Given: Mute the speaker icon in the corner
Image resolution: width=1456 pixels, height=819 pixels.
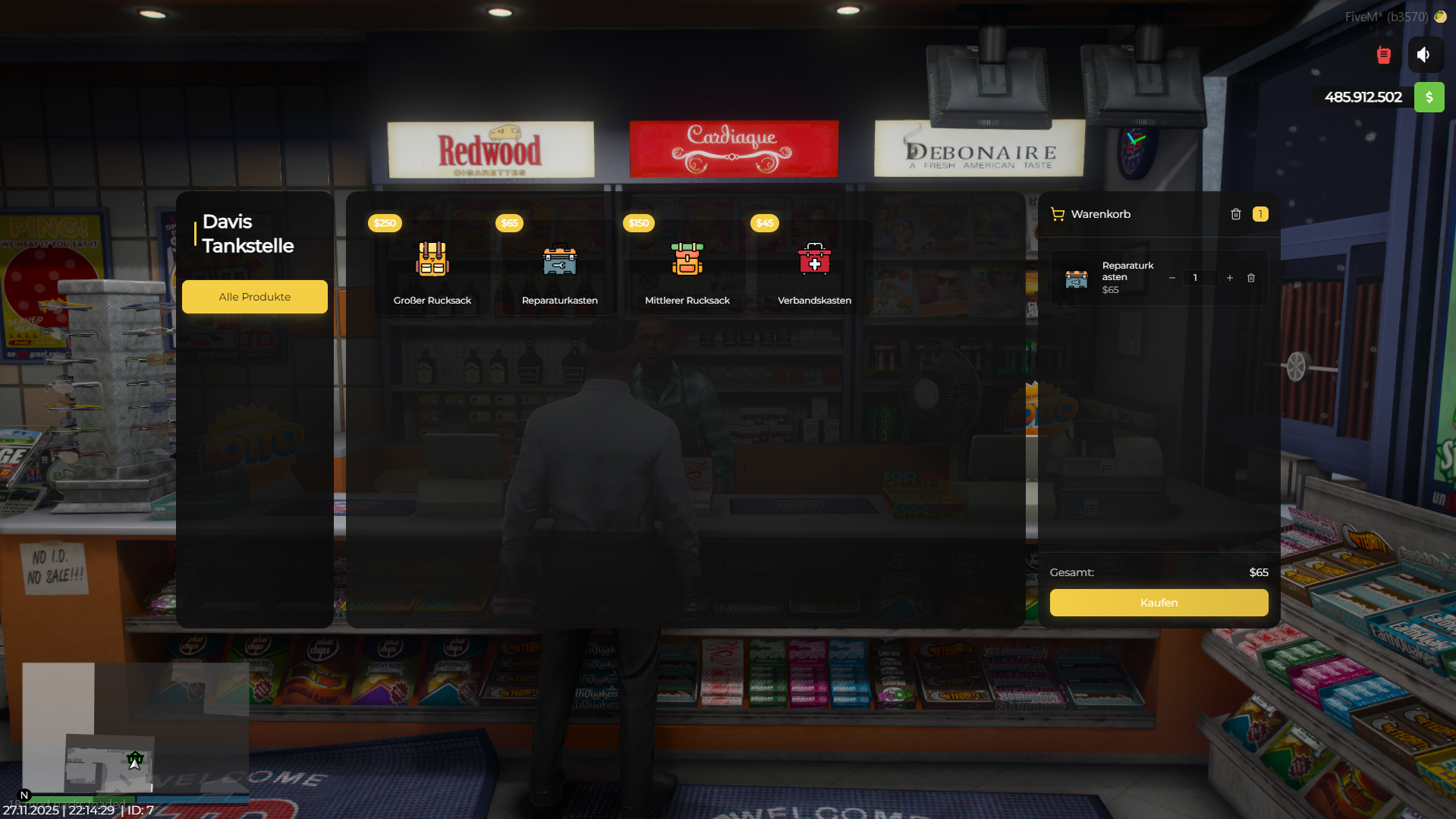Looking at the screenshot, I should click(x=1424, y=54).
